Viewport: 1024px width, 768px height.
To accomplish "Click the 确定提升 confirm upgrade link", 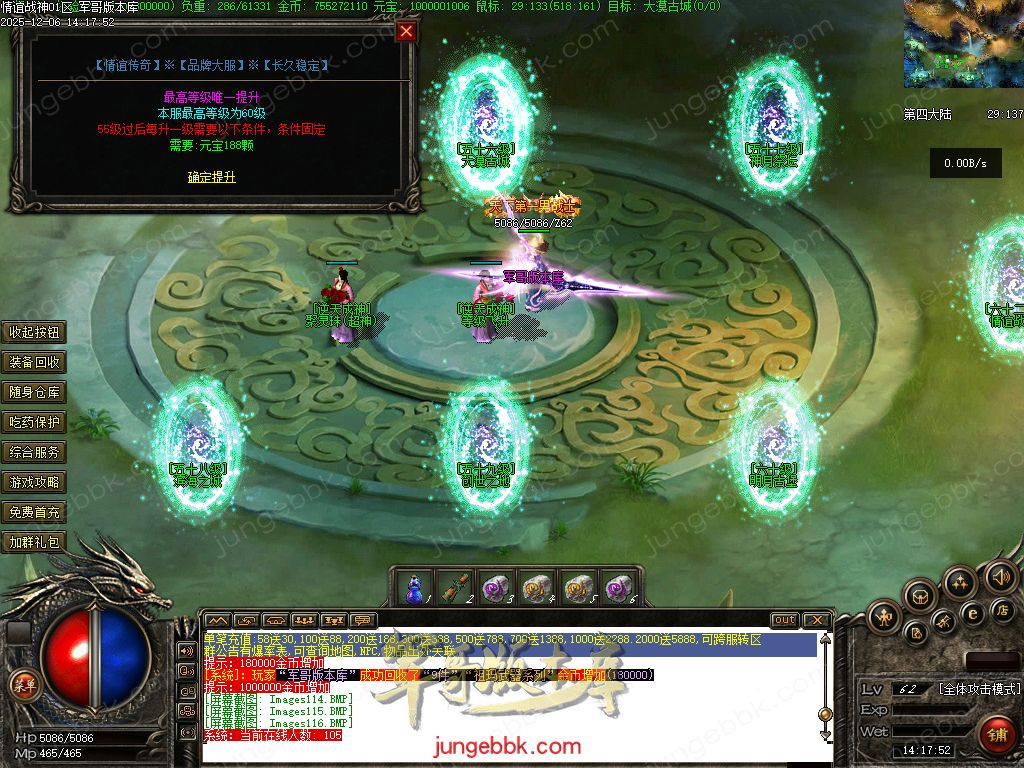I will pos(212,177).
